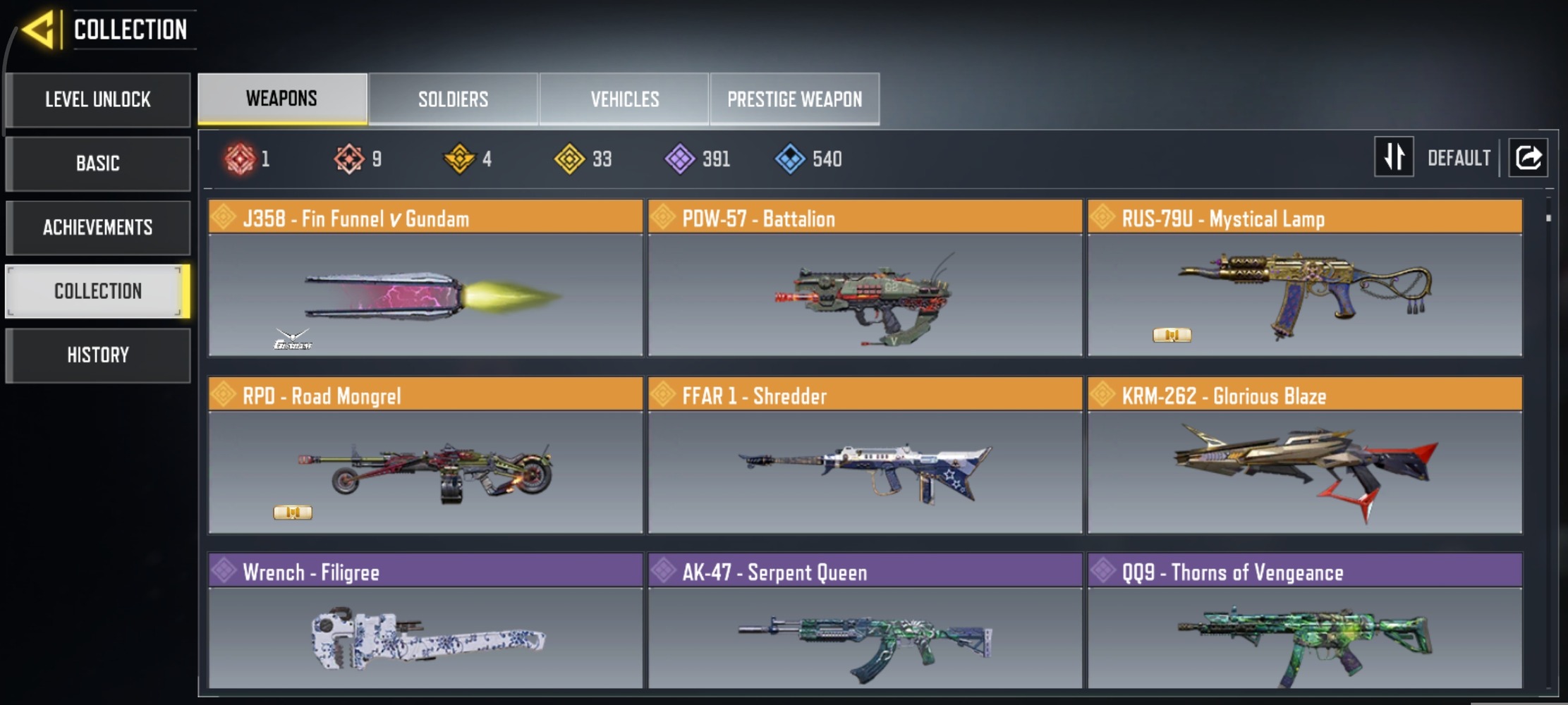Select the RPD Road Mongrel weapon
This screenshot has height=705, width=1568.
coord(425,455)
